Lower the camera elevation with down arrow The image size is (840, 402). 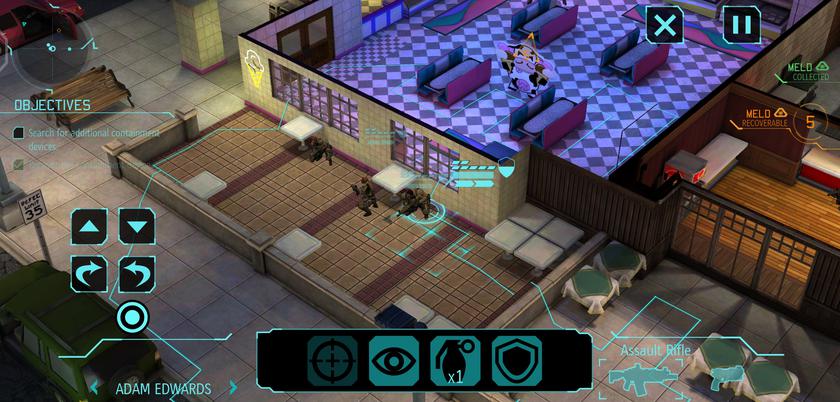coord(137,225)
